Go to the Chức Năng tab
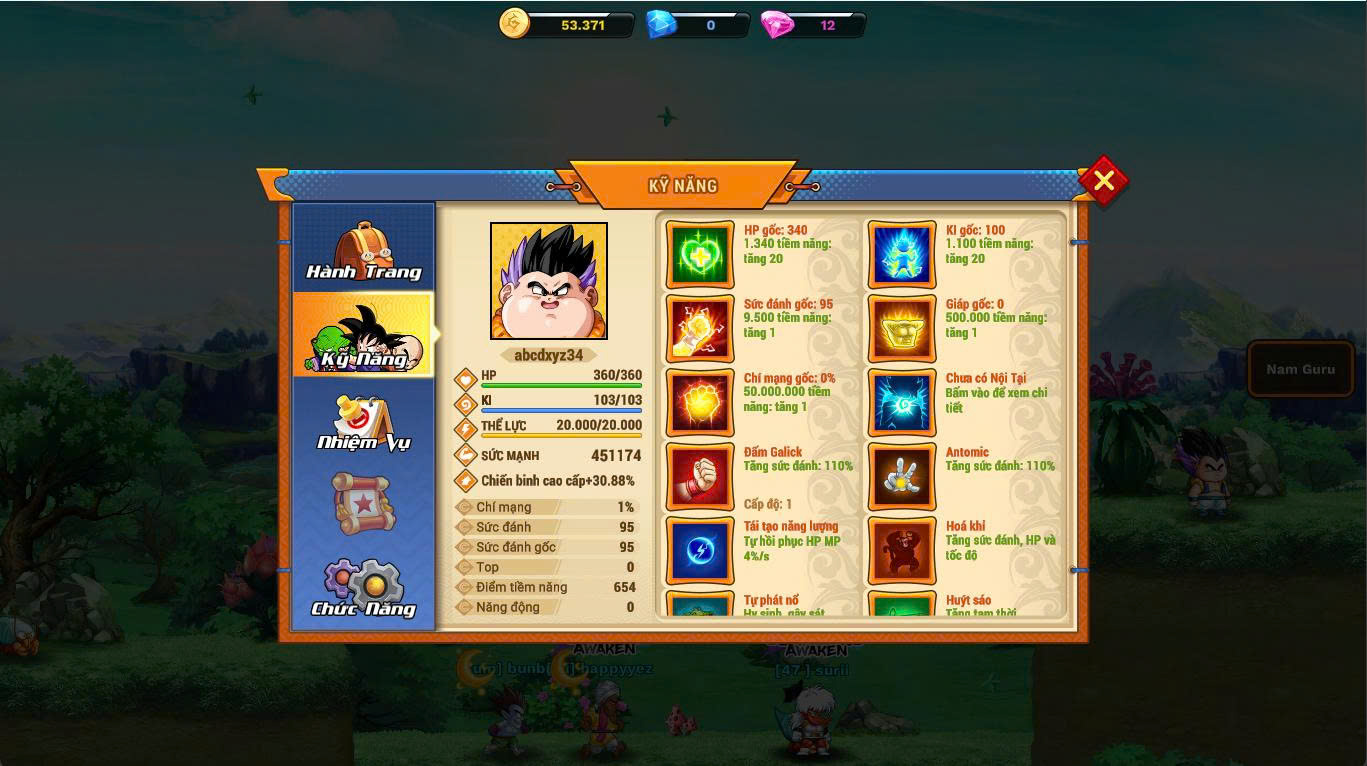 364,588
